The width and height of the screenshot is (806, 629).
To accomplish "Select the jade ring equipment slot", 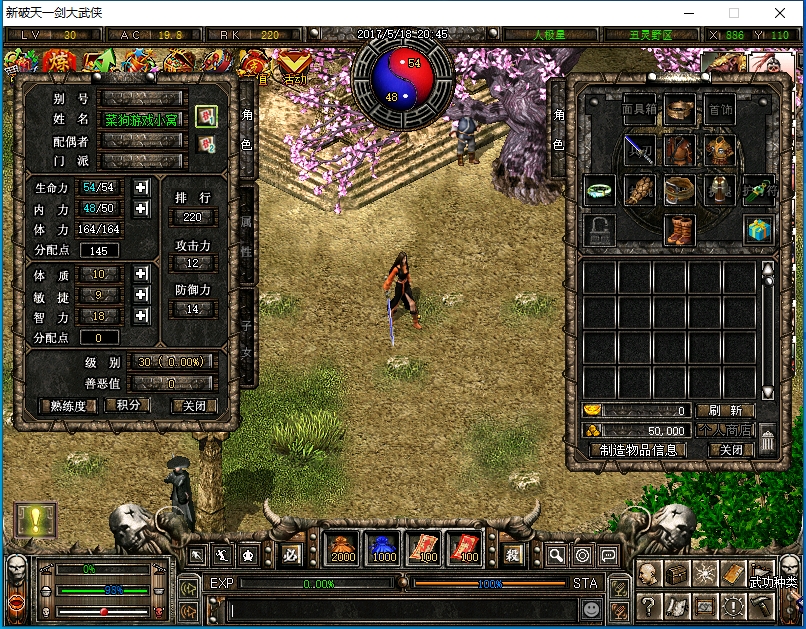I will pyautogui.click(x=600, y=189).
